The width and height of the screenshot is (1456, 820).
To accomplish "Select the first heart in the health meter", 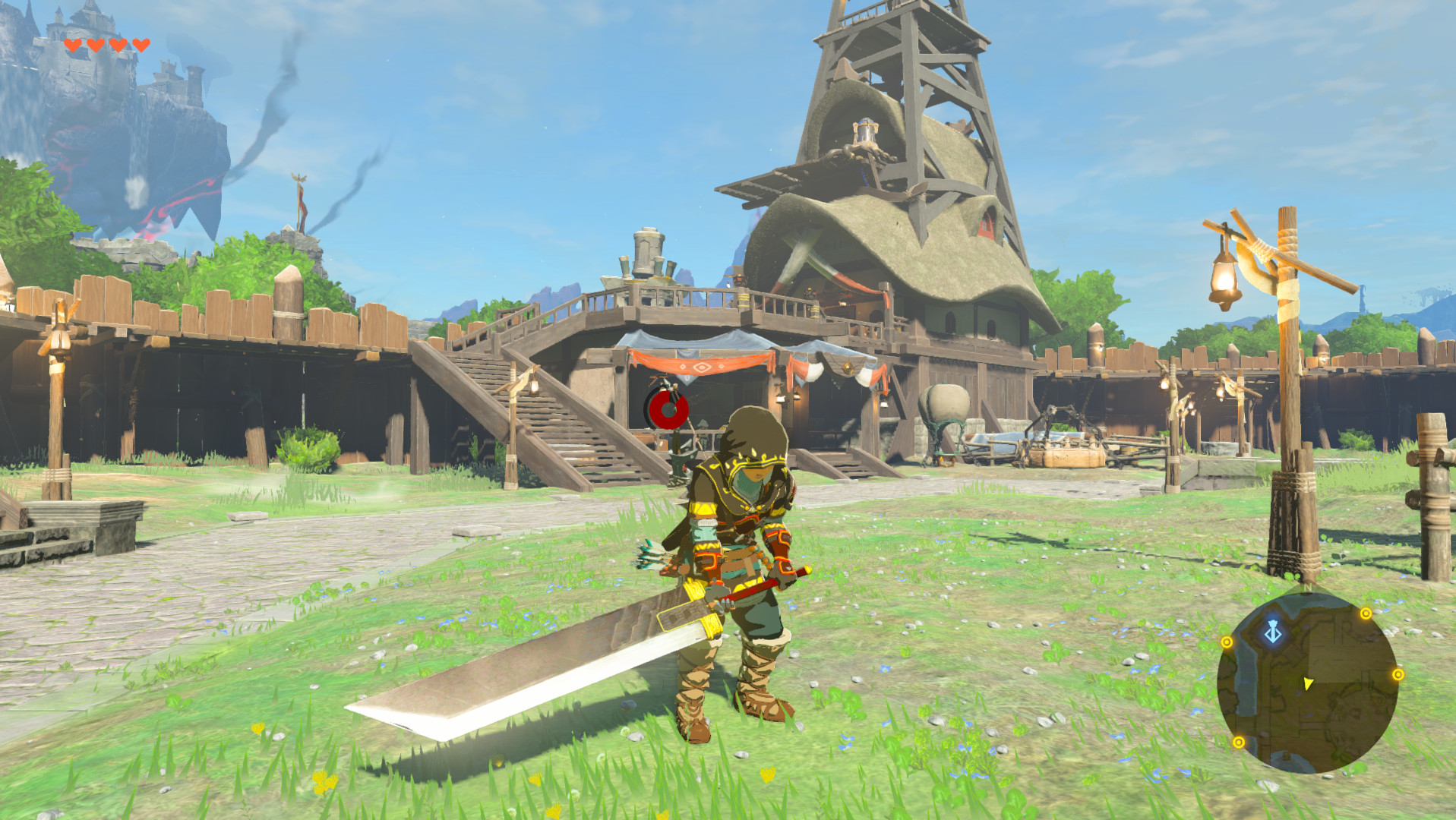I will 73,45.
